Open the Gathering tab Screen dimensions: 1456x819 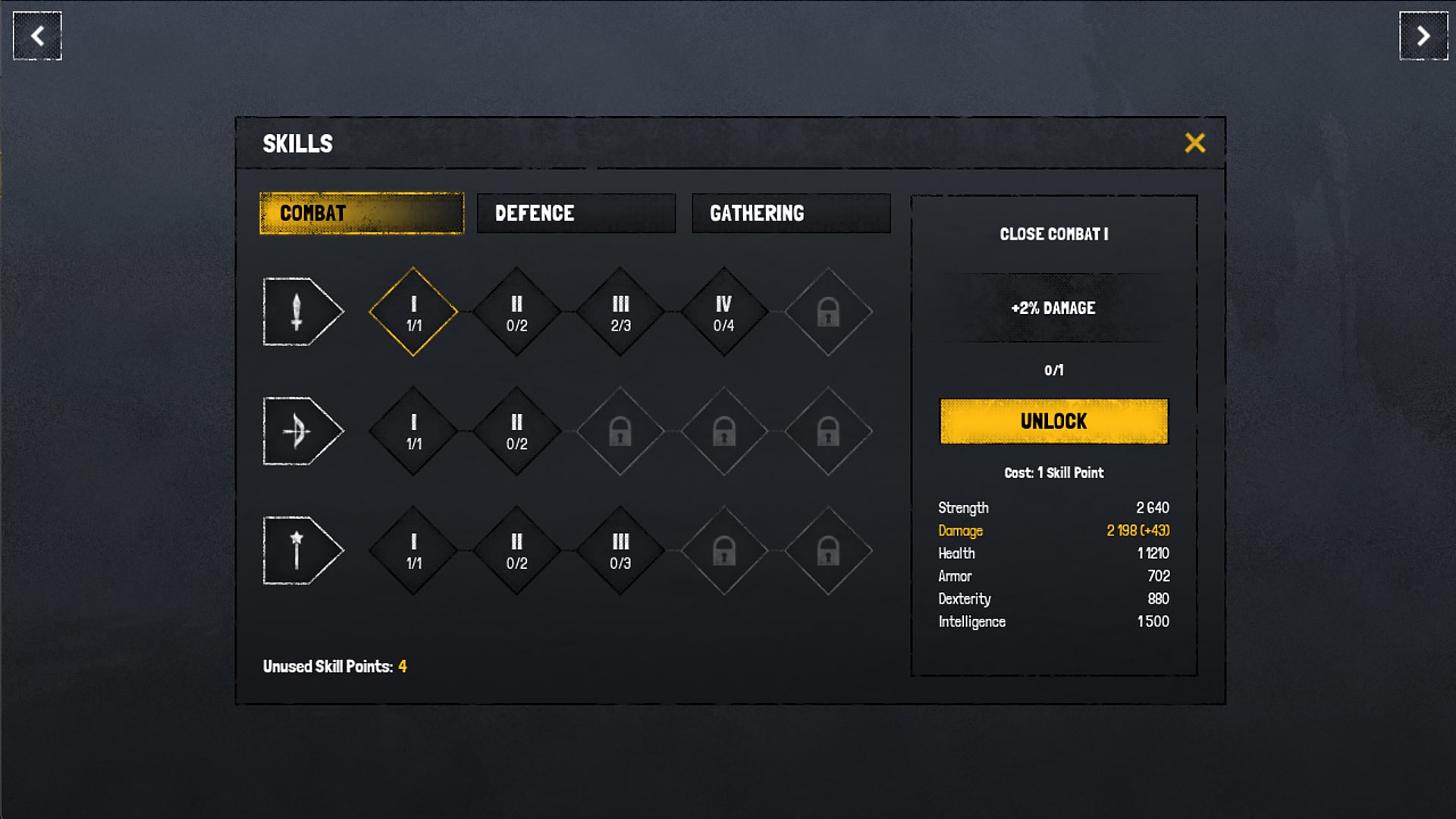[791, 213]
